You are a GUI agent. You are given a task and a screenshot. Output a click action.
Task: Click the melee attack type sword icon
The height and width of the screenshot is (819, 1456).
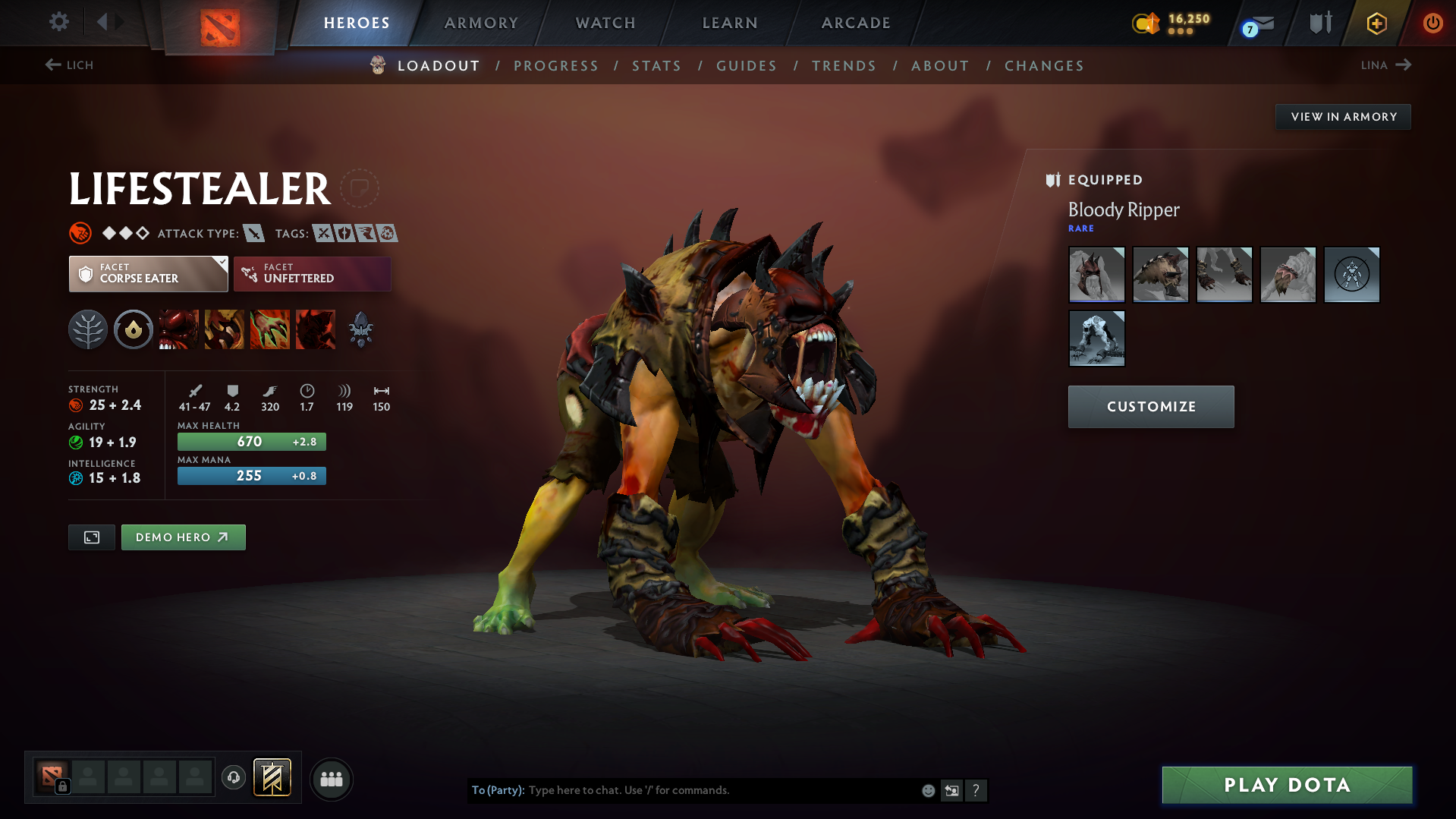coord(253,234)
